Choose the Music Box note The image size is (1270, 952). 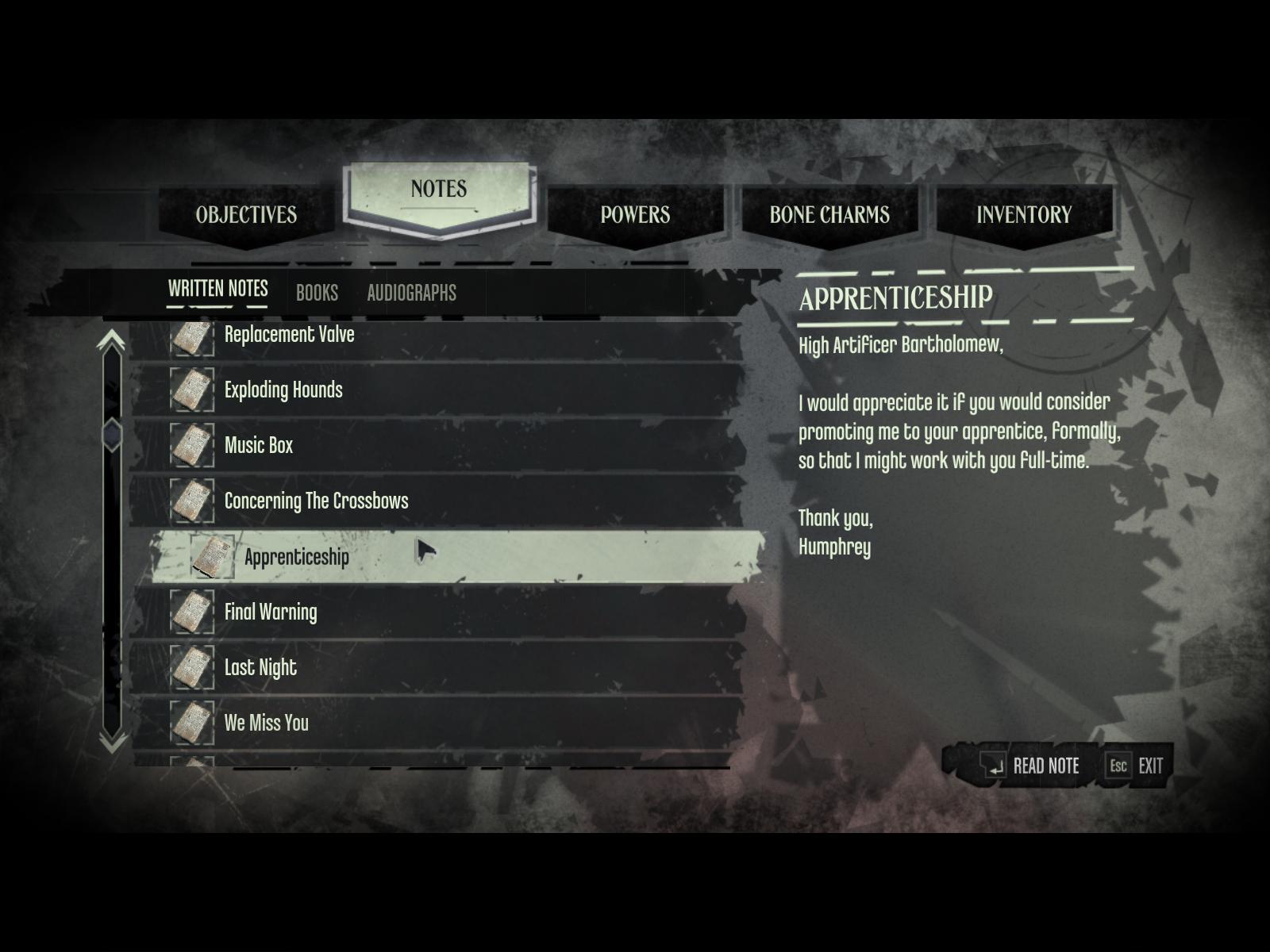point(259,446)
